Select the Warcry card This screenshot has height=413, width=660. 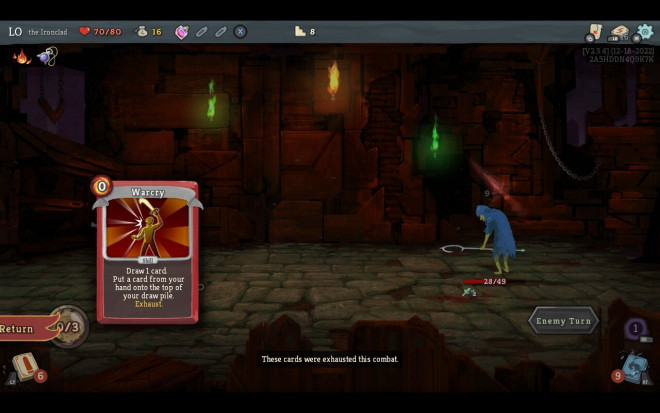tap(147, 251)
